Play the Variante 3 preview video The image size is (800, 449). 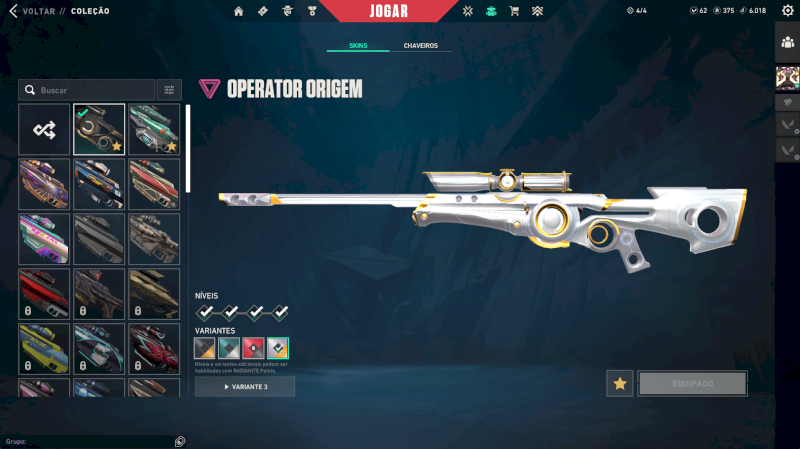click(245, 386)
